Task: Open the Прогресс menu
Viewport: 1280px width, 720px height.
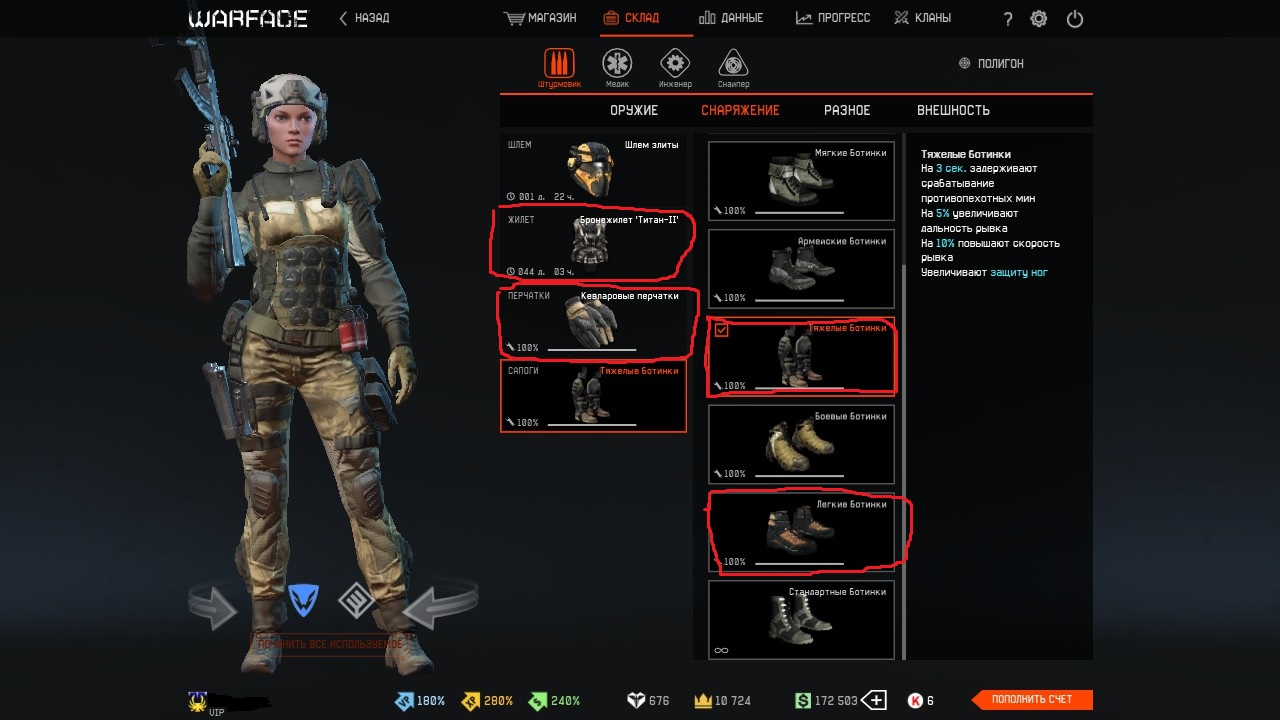Action: coord(833,18)
